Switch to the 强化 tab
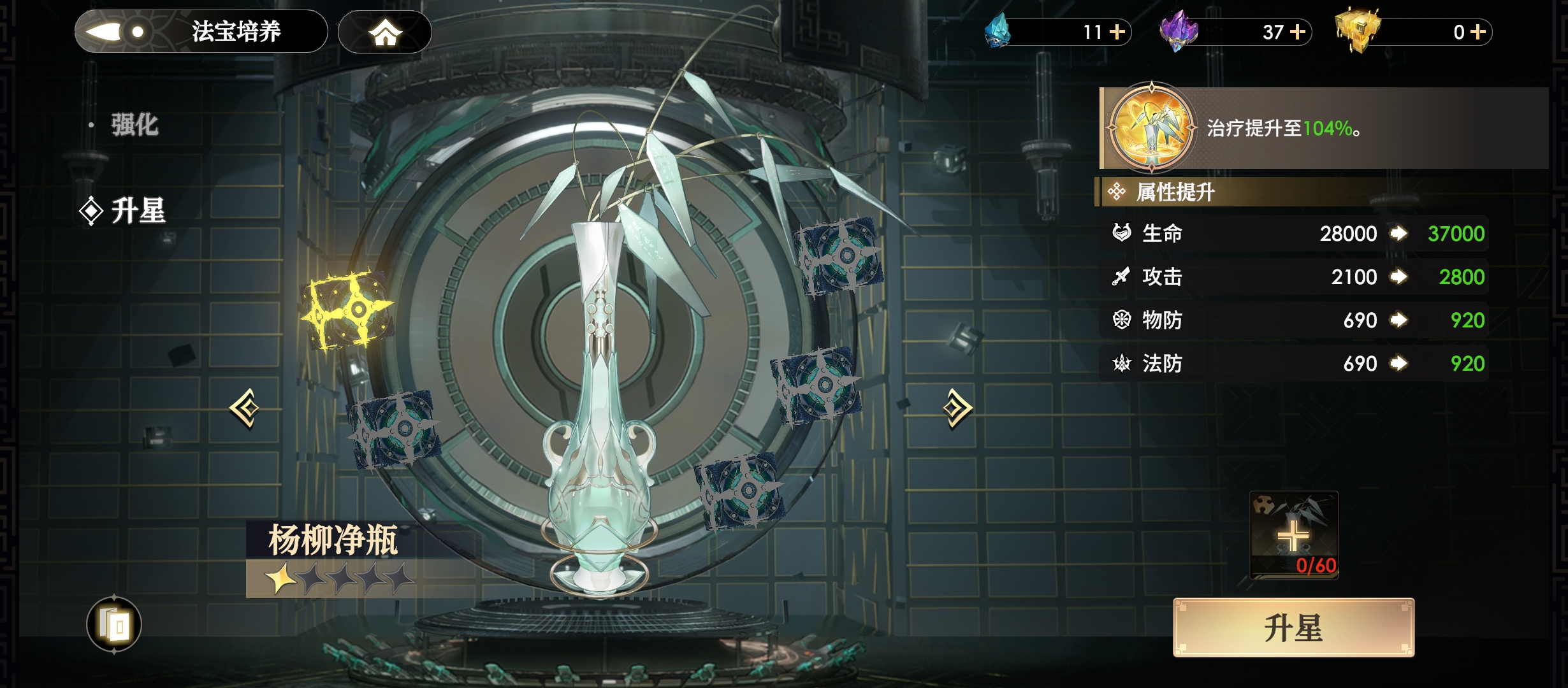Image resolution: width=1568 pixels, height=688 pixels. pyautogui.click(x=134, y=125)
